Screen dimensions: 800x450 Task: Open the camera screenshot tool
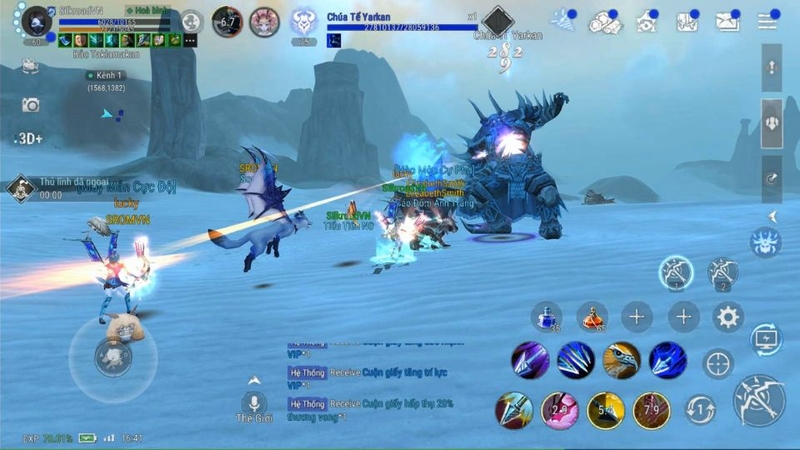[31, 105]
